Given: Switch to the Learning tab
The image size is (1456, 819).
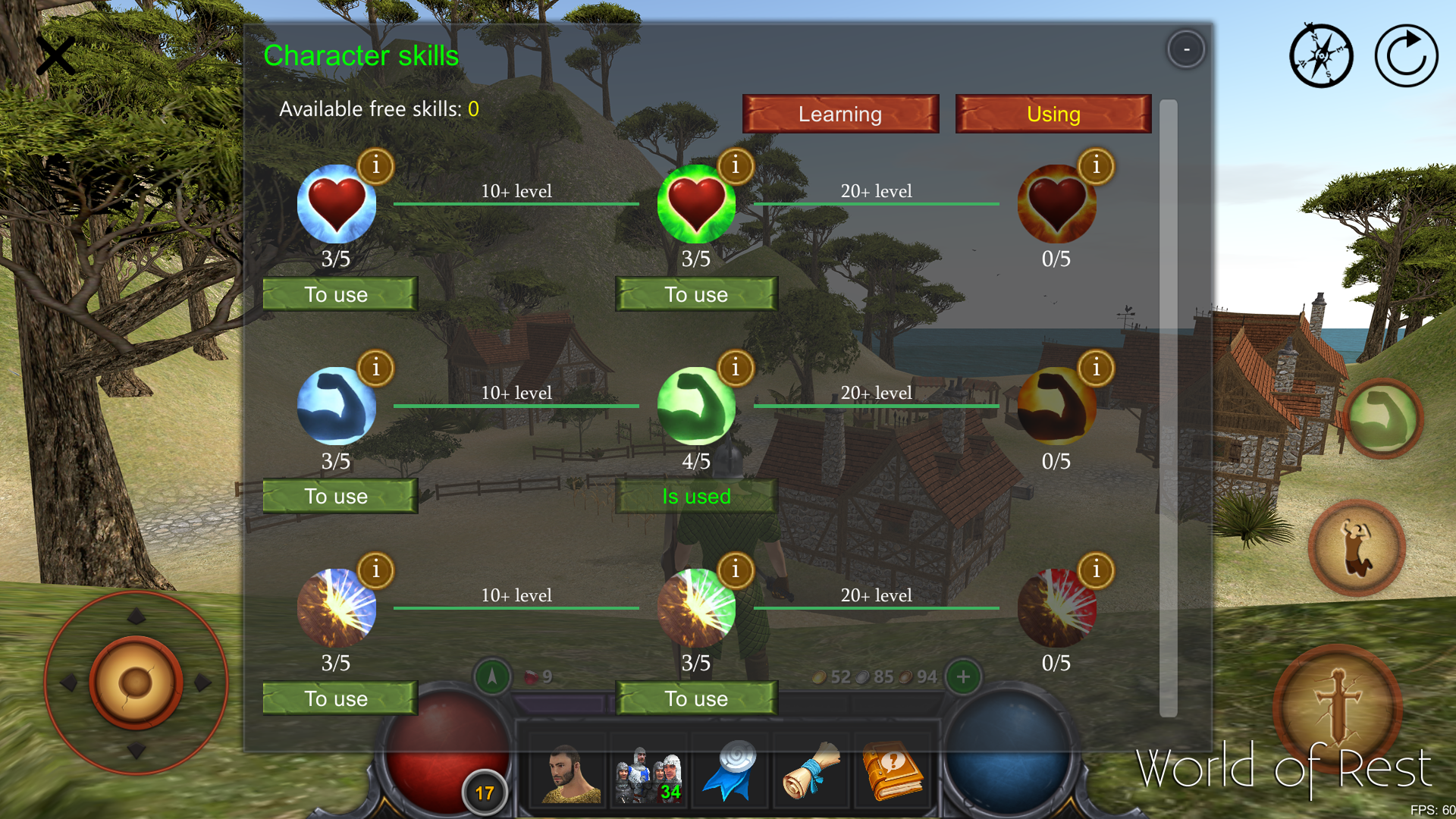Looking at the screenshot, I should click(x=839, y=114).
